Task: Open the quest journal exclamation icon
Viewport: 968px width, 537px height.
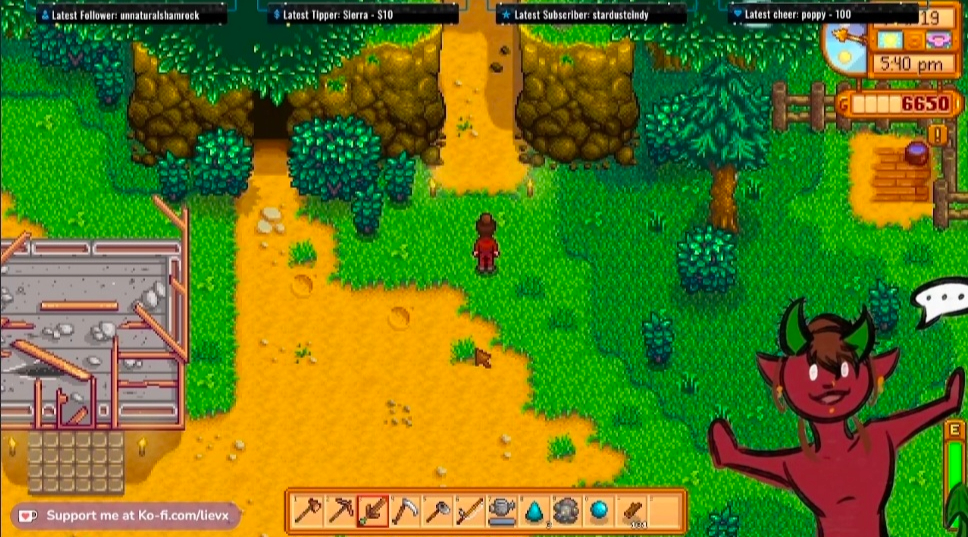Action: pos(937,133)
